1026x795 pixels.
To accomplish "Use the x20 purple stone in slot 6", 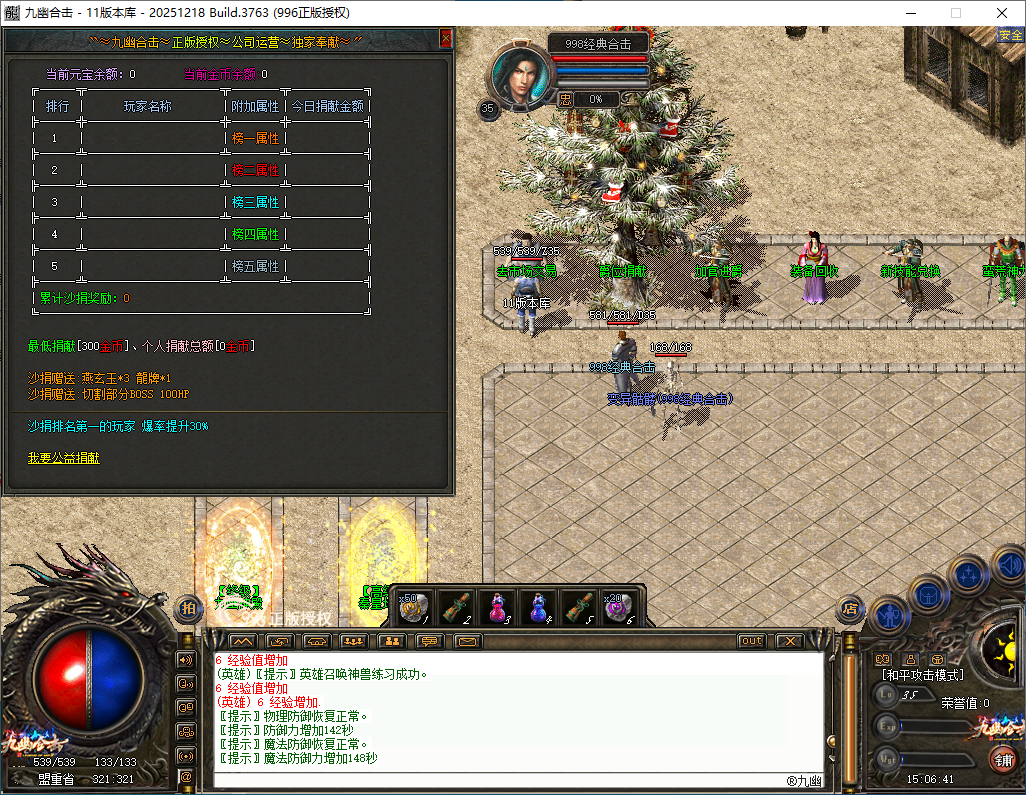I will [619, 607].
